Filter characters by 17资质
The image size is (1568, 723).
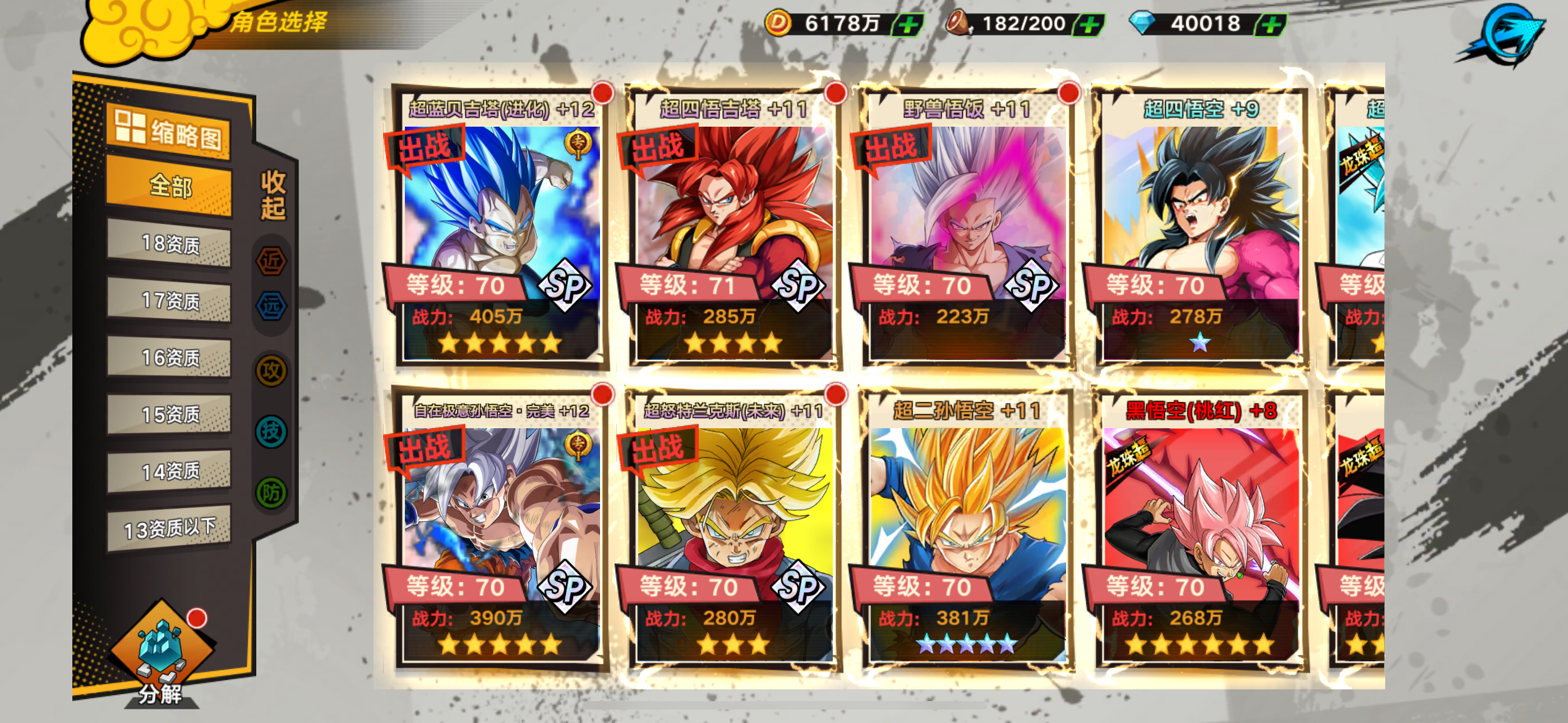[x=169, y=300]
